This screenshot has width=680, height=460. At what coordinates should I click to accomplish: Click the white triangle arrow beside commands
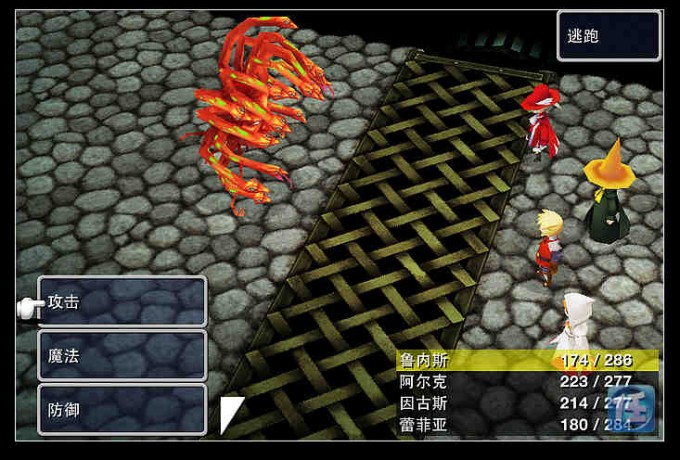tap(231, 414)
